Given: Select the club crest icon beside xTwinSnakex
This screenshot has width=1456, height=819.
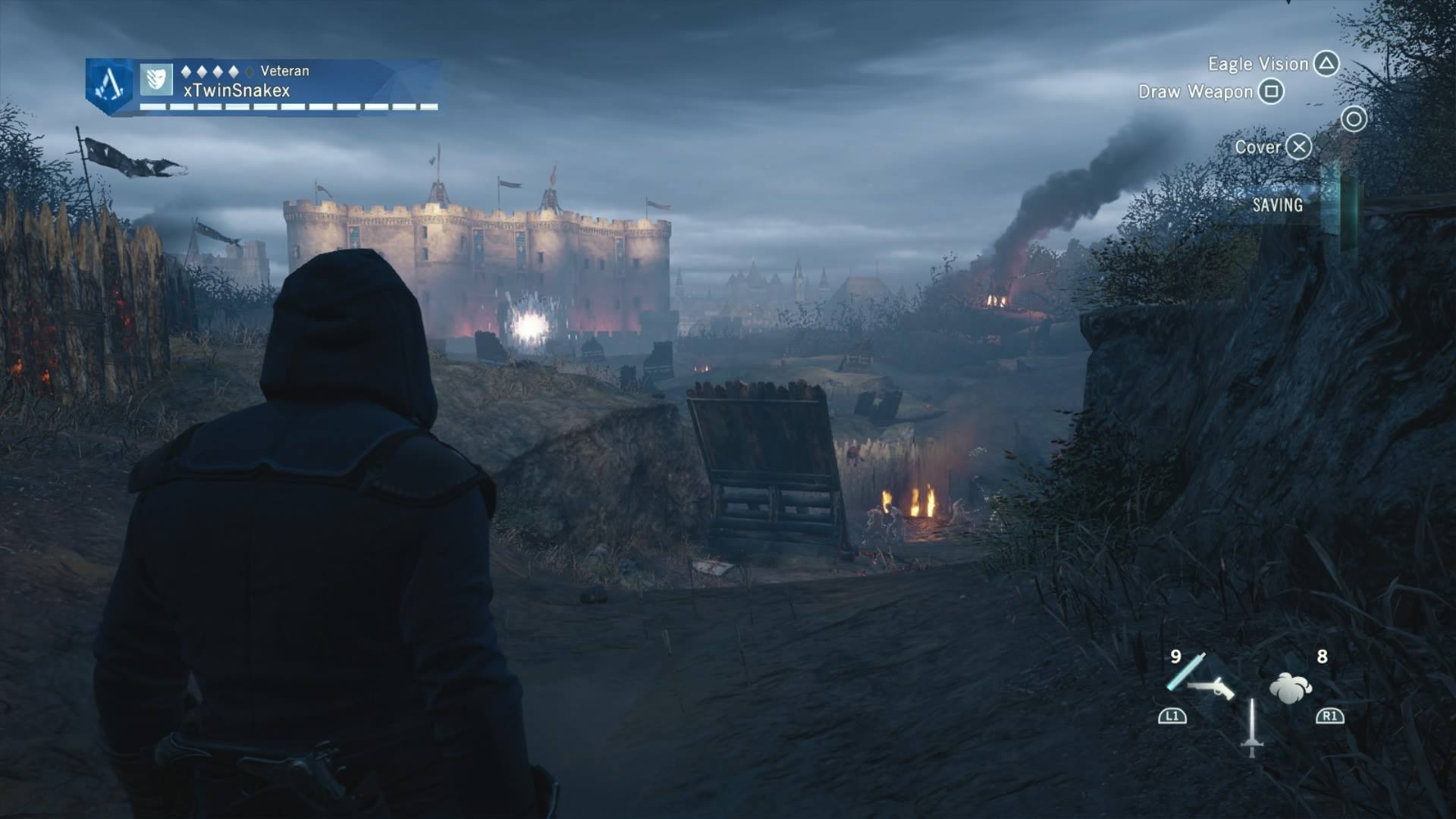Looking at the screenshot, I should coord(156,80).
